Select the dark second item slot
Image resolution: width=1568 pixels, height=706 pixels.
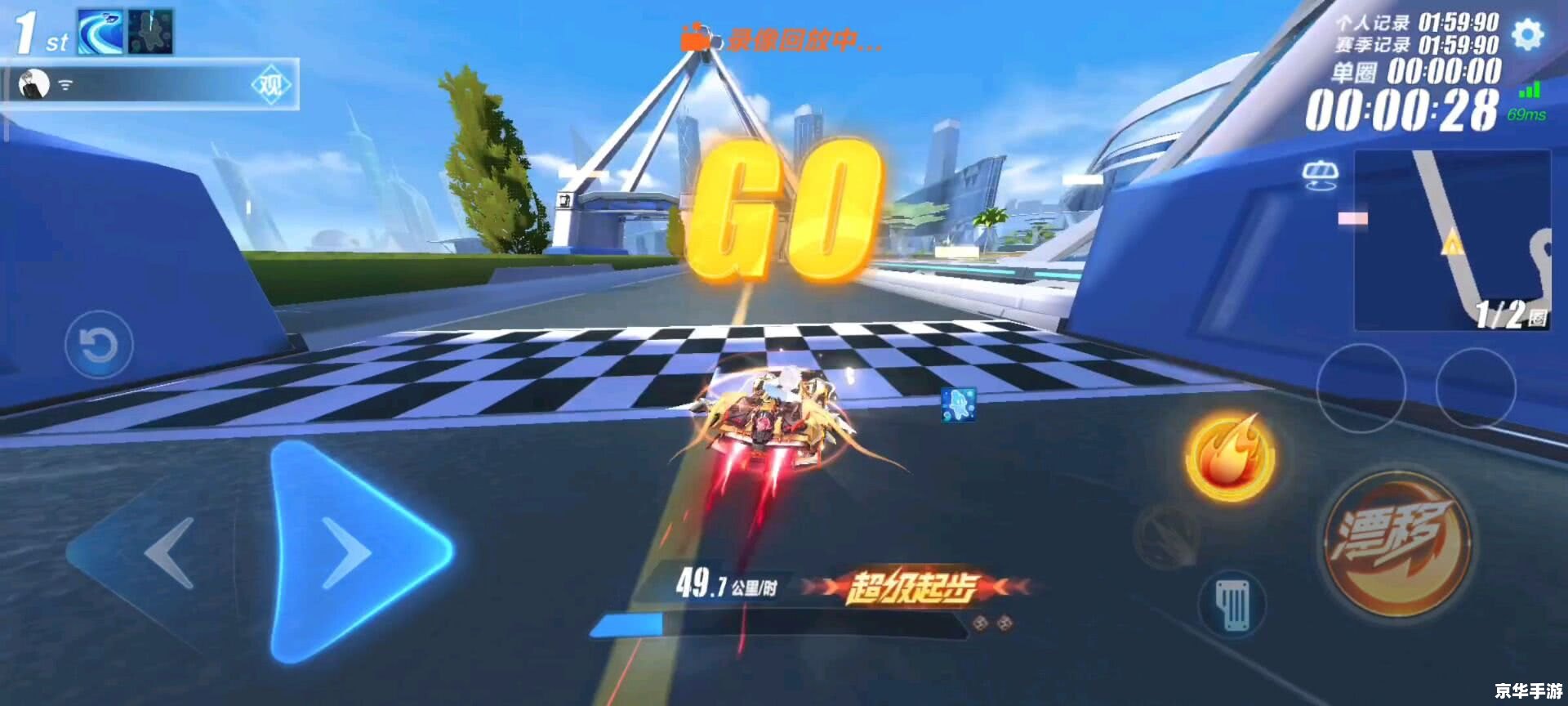pos(150,32)
